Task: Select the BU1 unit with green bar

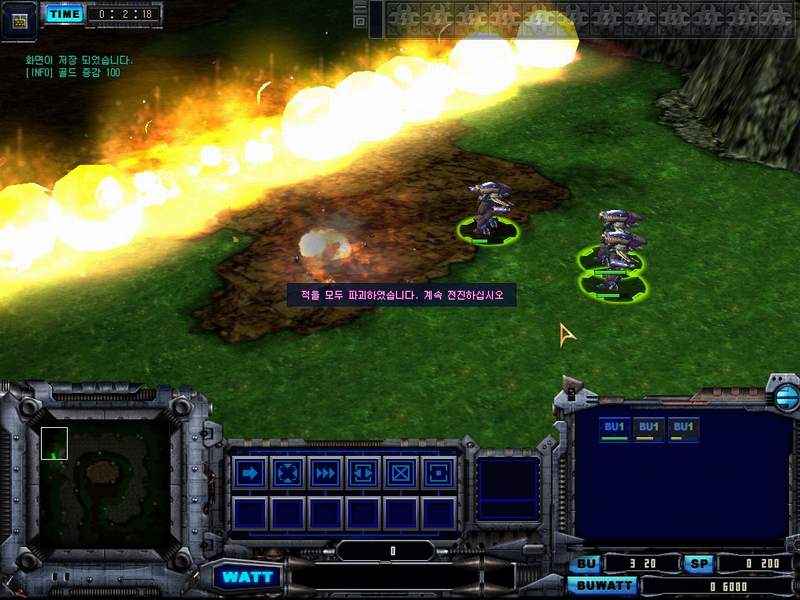Action: [x=615, y=429]
